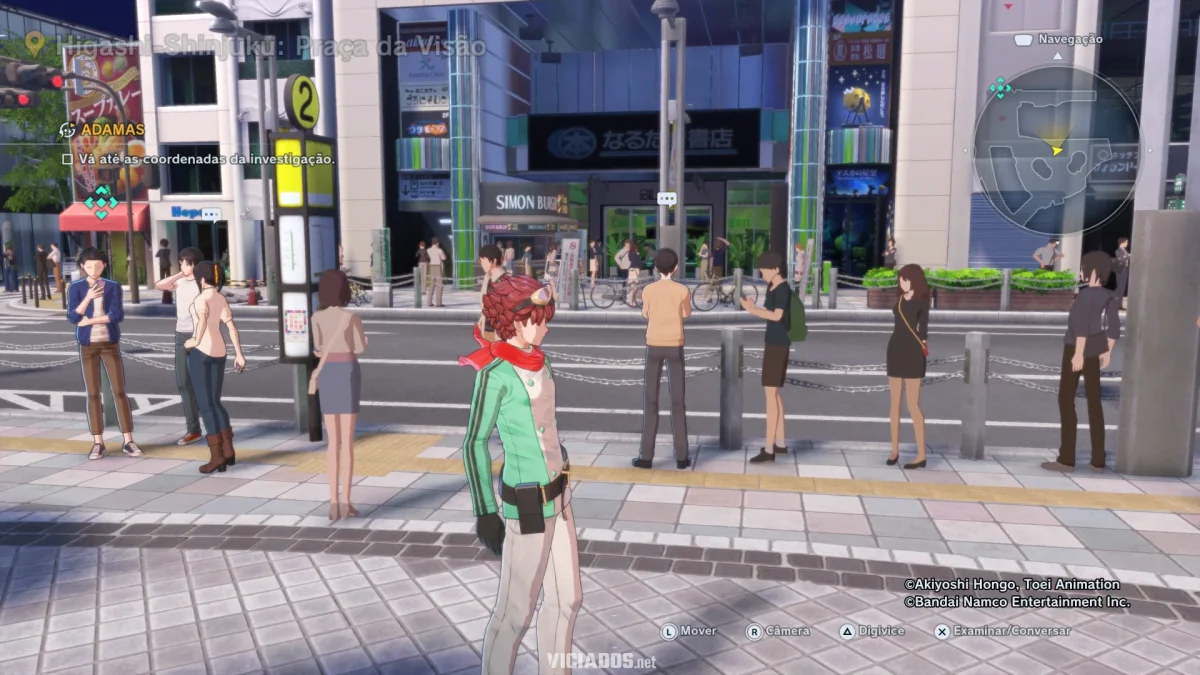Select the yellow player arrow on the minimap
The height and width of the screenshot is (675, 1200).
[1057, 150]
